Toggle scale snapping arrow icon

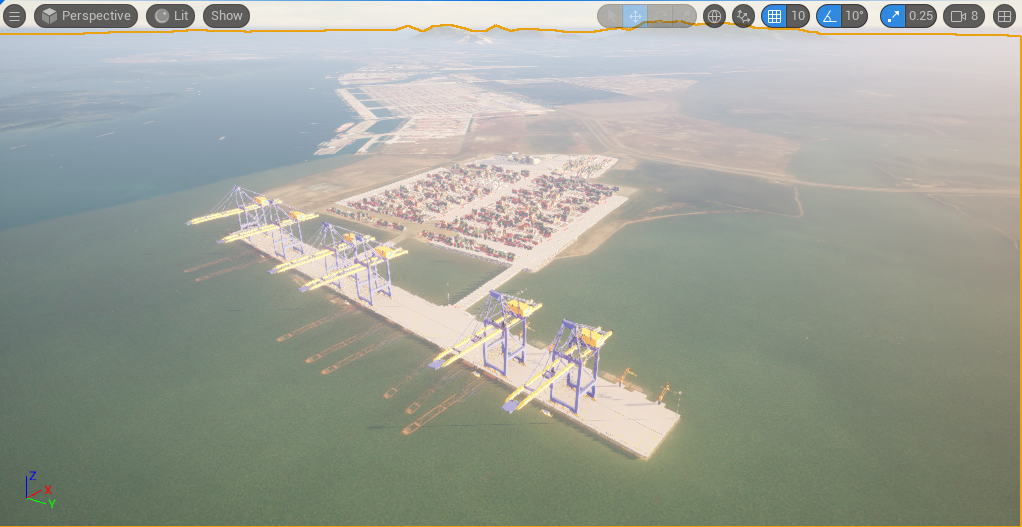(x=893, y=16)
